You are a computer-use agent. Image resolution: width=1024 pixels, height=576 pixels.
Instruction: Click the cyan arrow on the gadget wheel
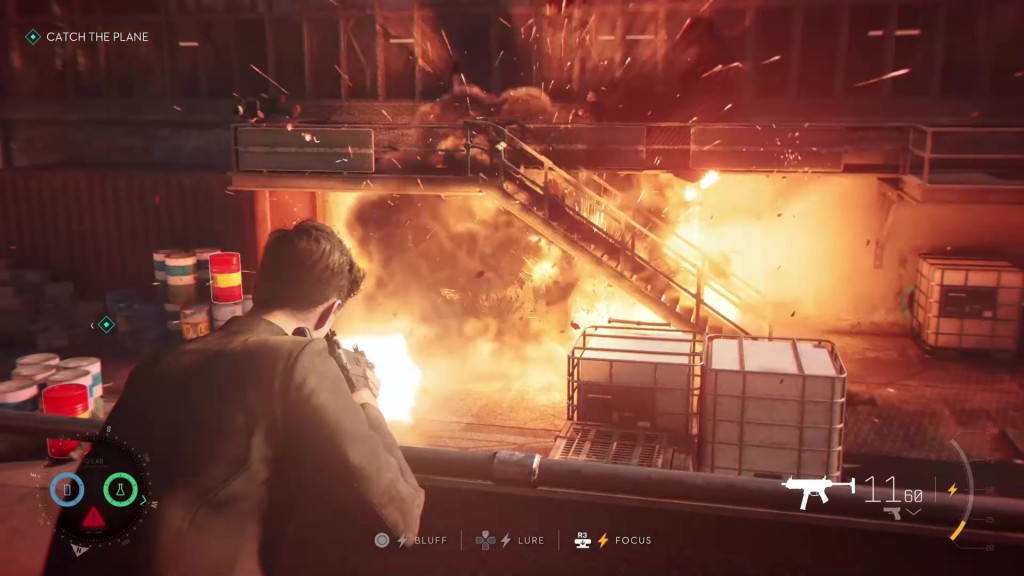[145, 498]
